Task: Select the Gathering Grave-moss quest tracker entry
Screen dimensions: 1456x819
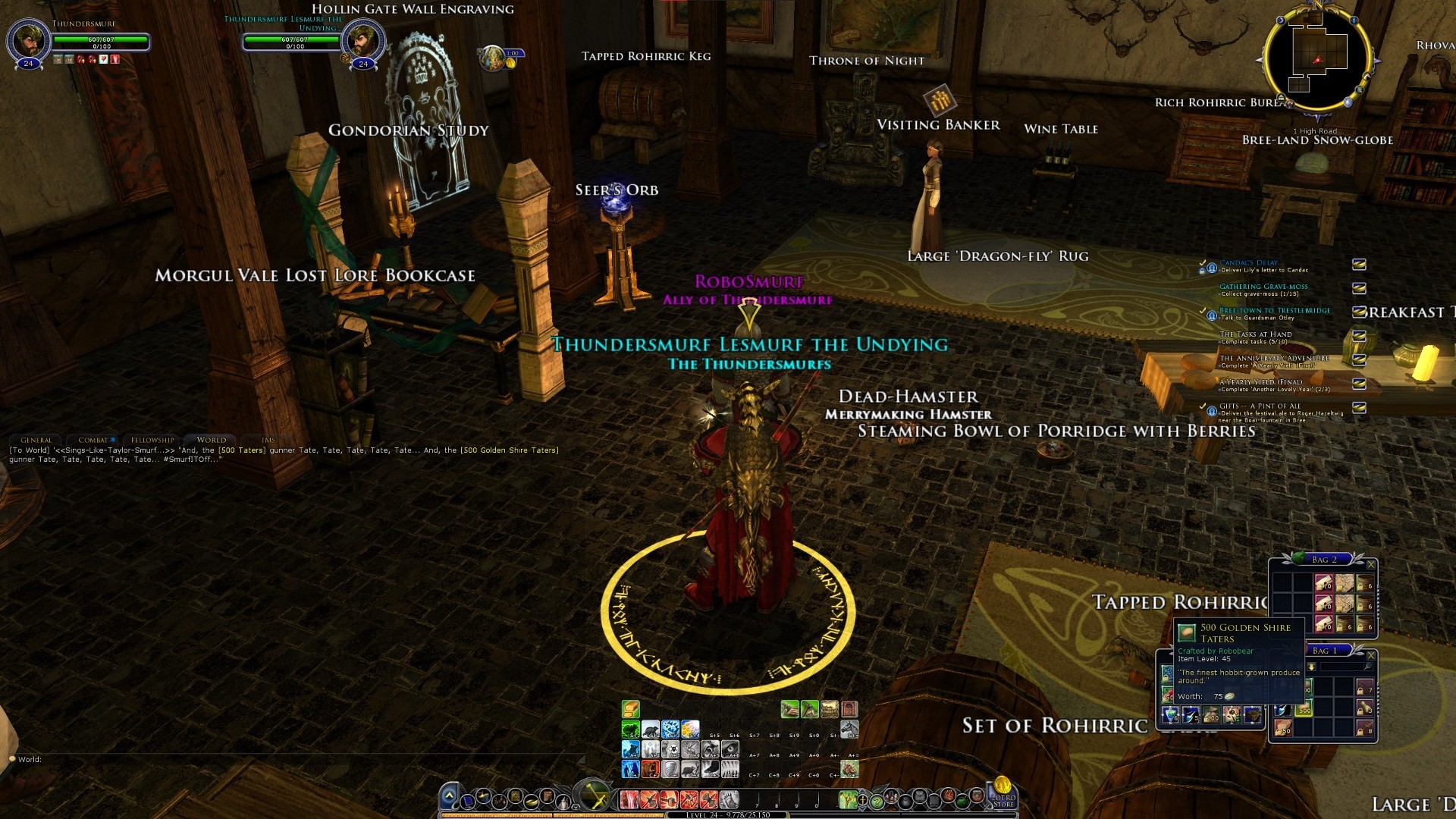Action: [1263, 287]
